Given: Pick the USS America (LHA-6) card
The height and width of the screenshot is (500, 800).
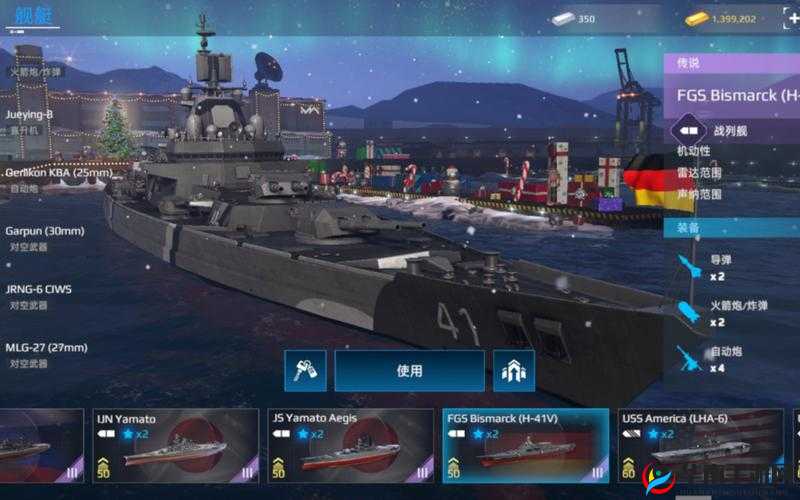Looking at the screenshot, I should (x=697, y=446).
